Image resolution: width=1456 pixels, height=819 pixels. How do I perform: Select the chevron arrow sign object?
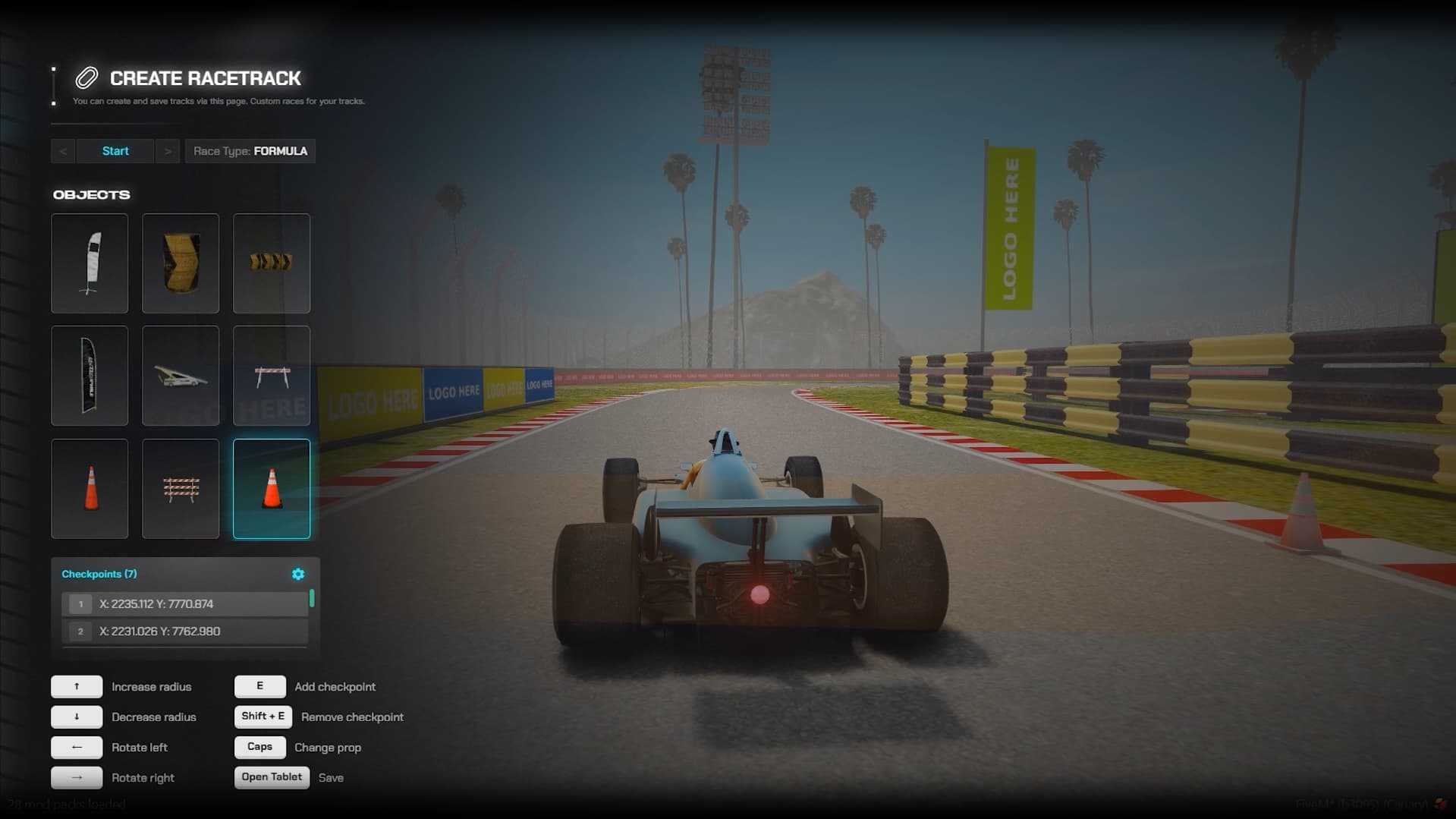click(x=271, y=263)
